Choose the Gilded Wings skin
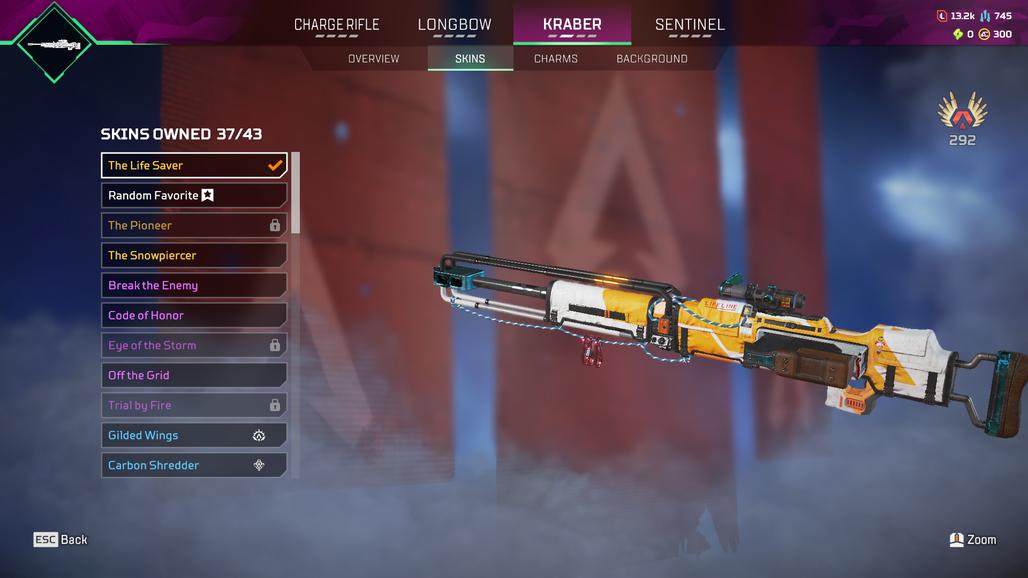Viewport: 1028px width, 578px height. [x=194, y=435]
